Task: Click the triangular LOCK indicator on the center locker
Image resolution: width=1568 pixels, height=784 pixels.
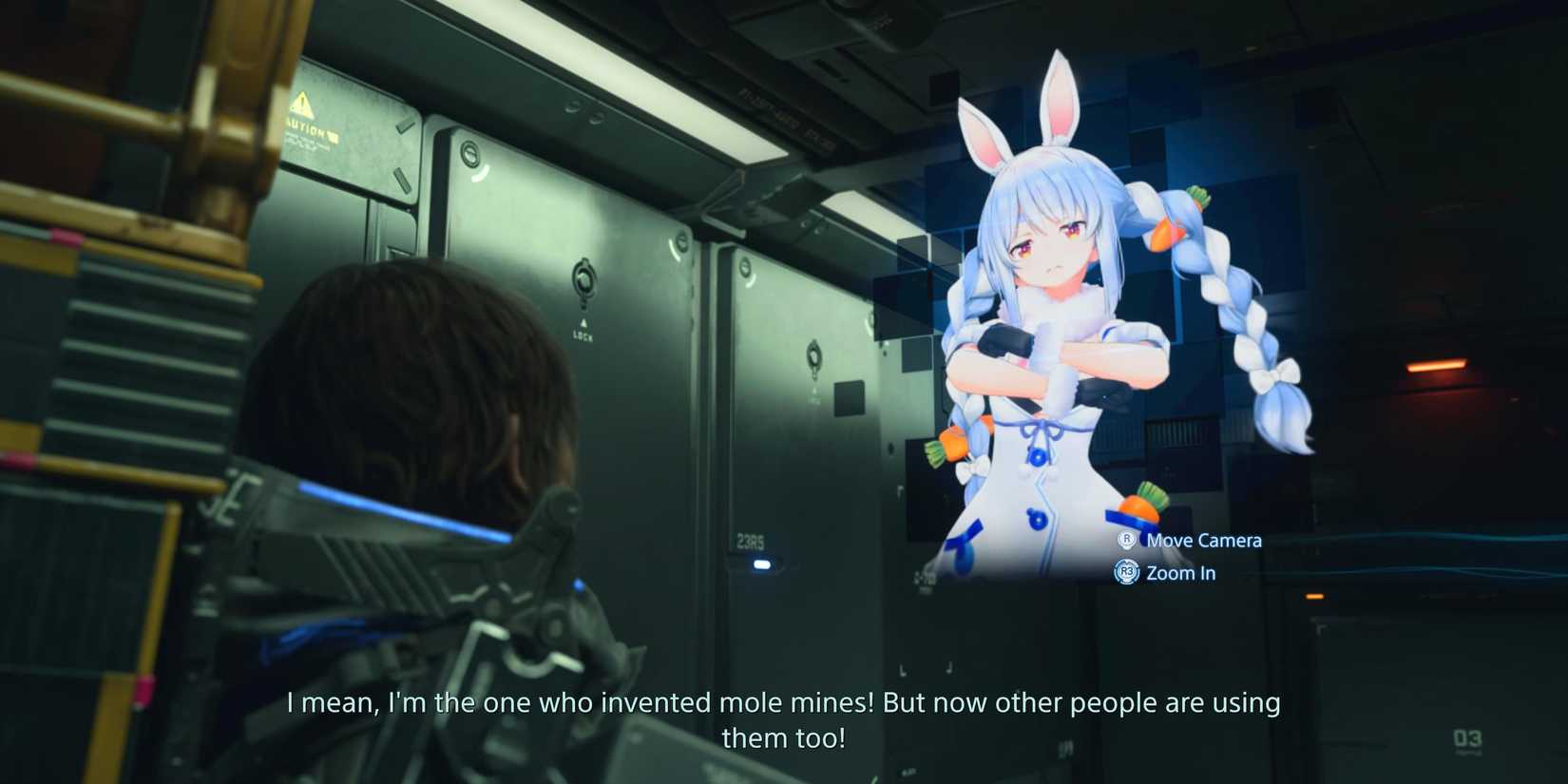Action: point(583,323)
